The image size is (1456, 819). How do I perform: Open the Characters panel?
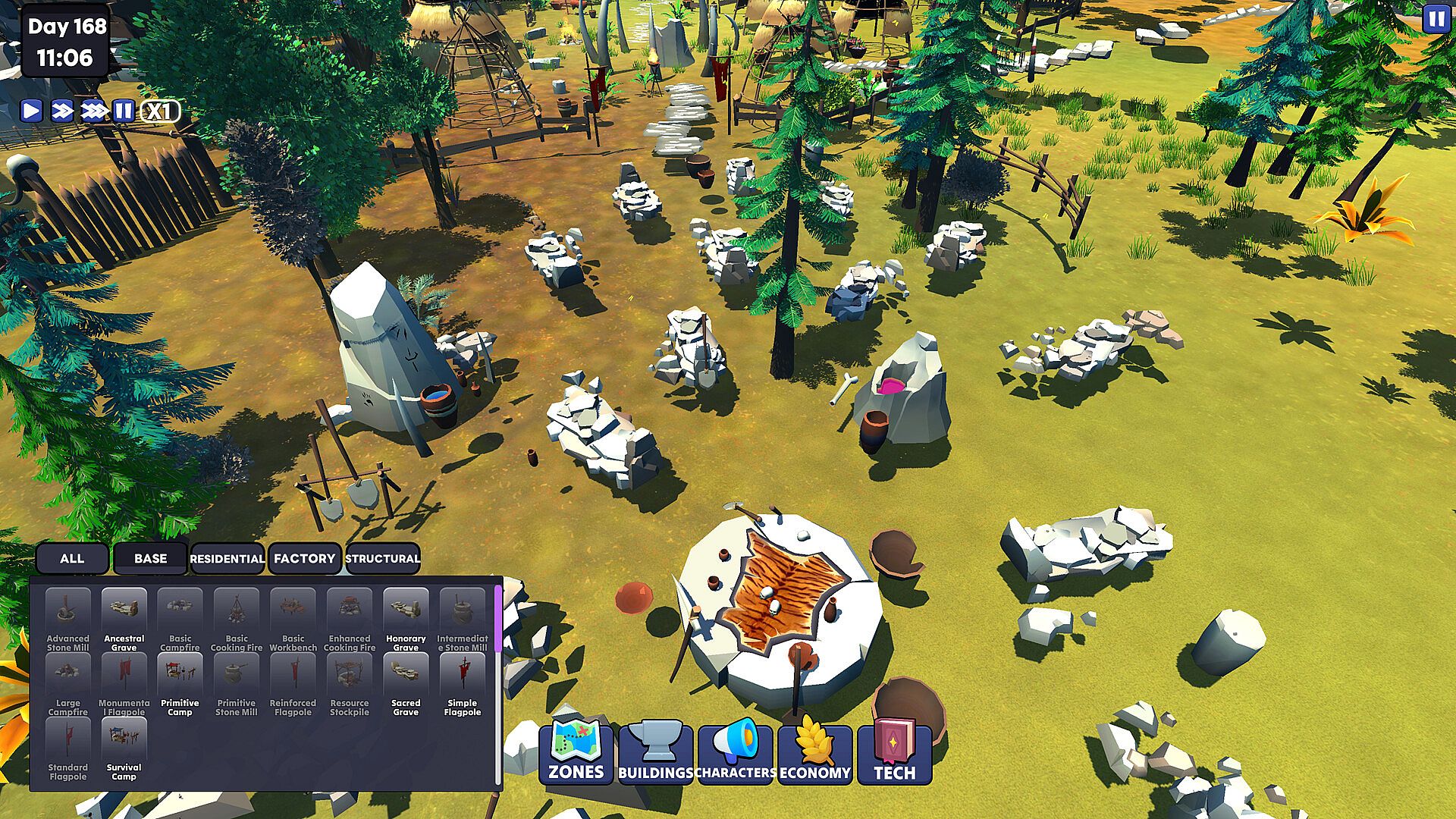point(736,752)
